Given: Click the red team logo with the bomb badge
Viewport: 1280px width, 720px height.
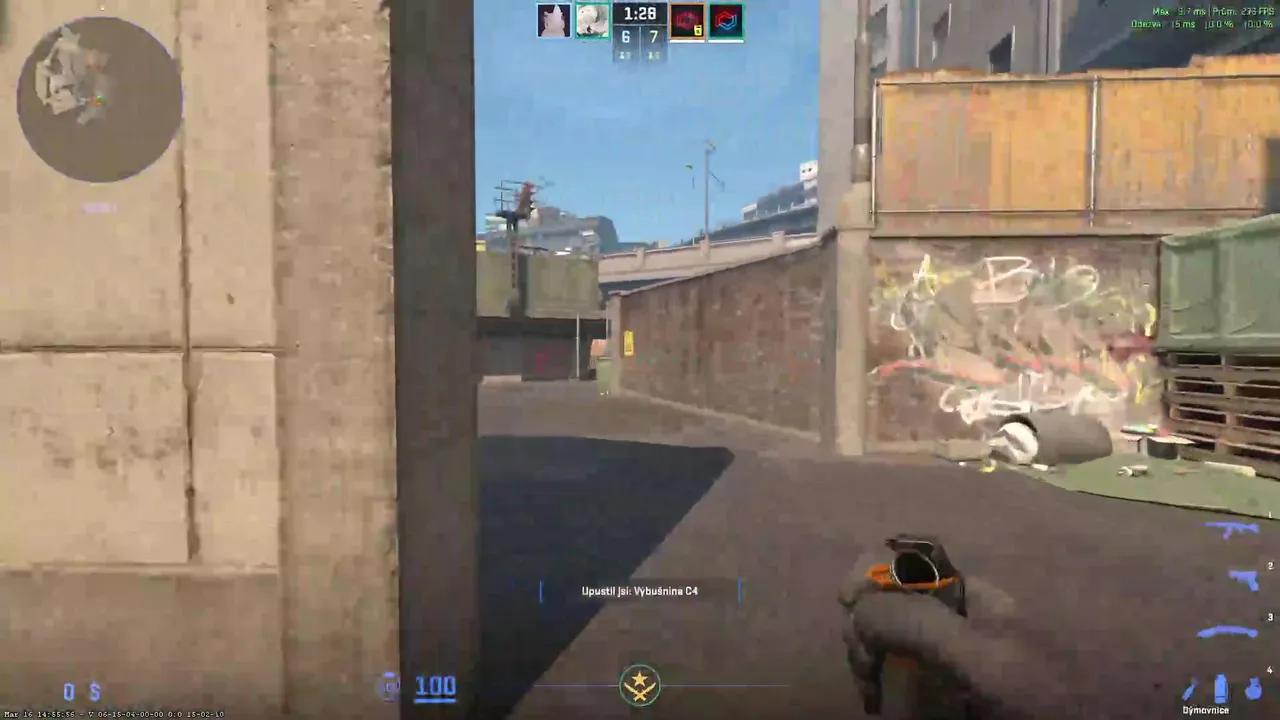Looking at the screenshot, I should [686, 18].
